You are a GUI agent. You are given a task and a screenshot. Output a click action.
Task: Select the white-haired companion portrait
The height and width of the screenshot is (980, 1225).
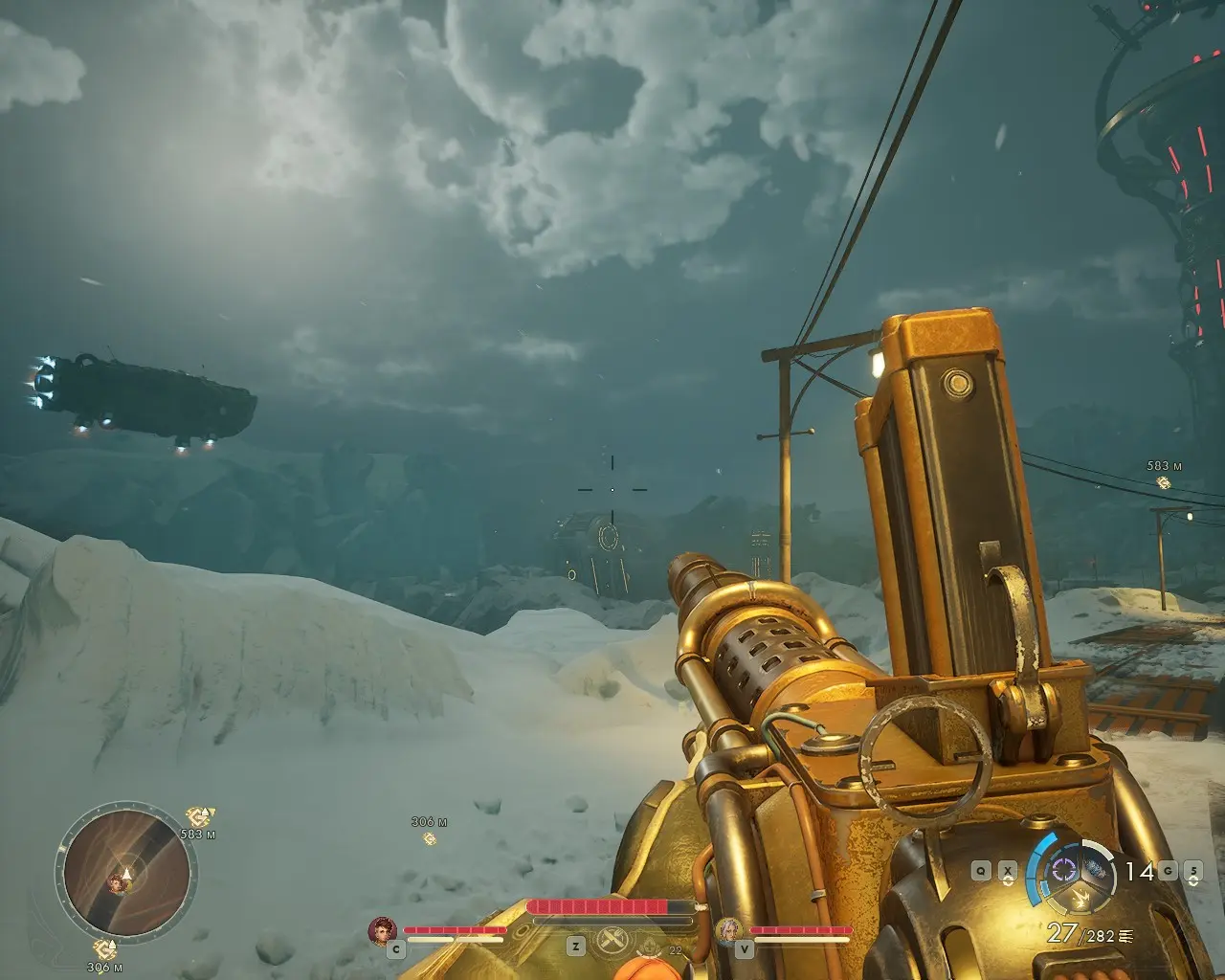[729, 930]
